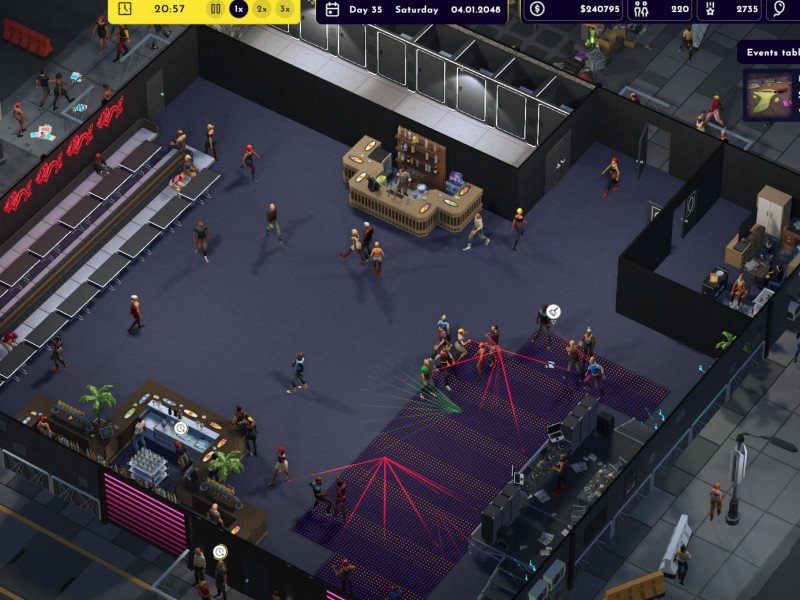Select the event thumbnail in Events table
Screen dimensions: 800x600
pyautogui.click(x=767, y=95)
